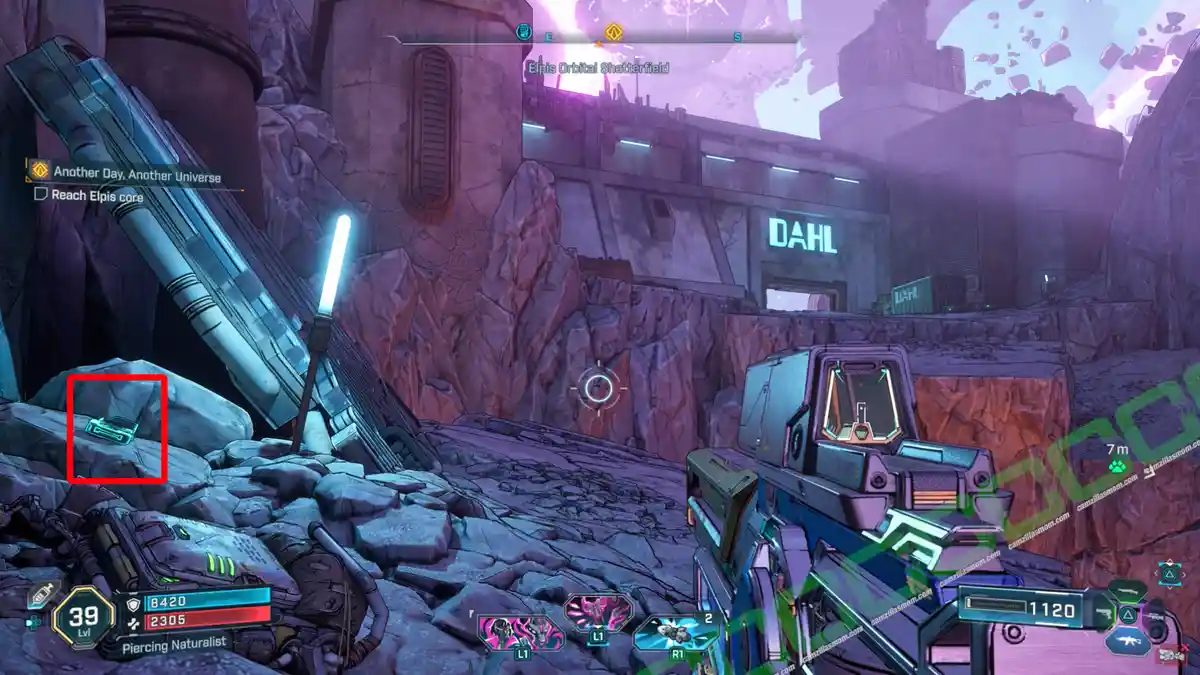The width and height of the screenshot is (1200, 675).
Task: Use the repair kit syringe icon
Action: 39,594
